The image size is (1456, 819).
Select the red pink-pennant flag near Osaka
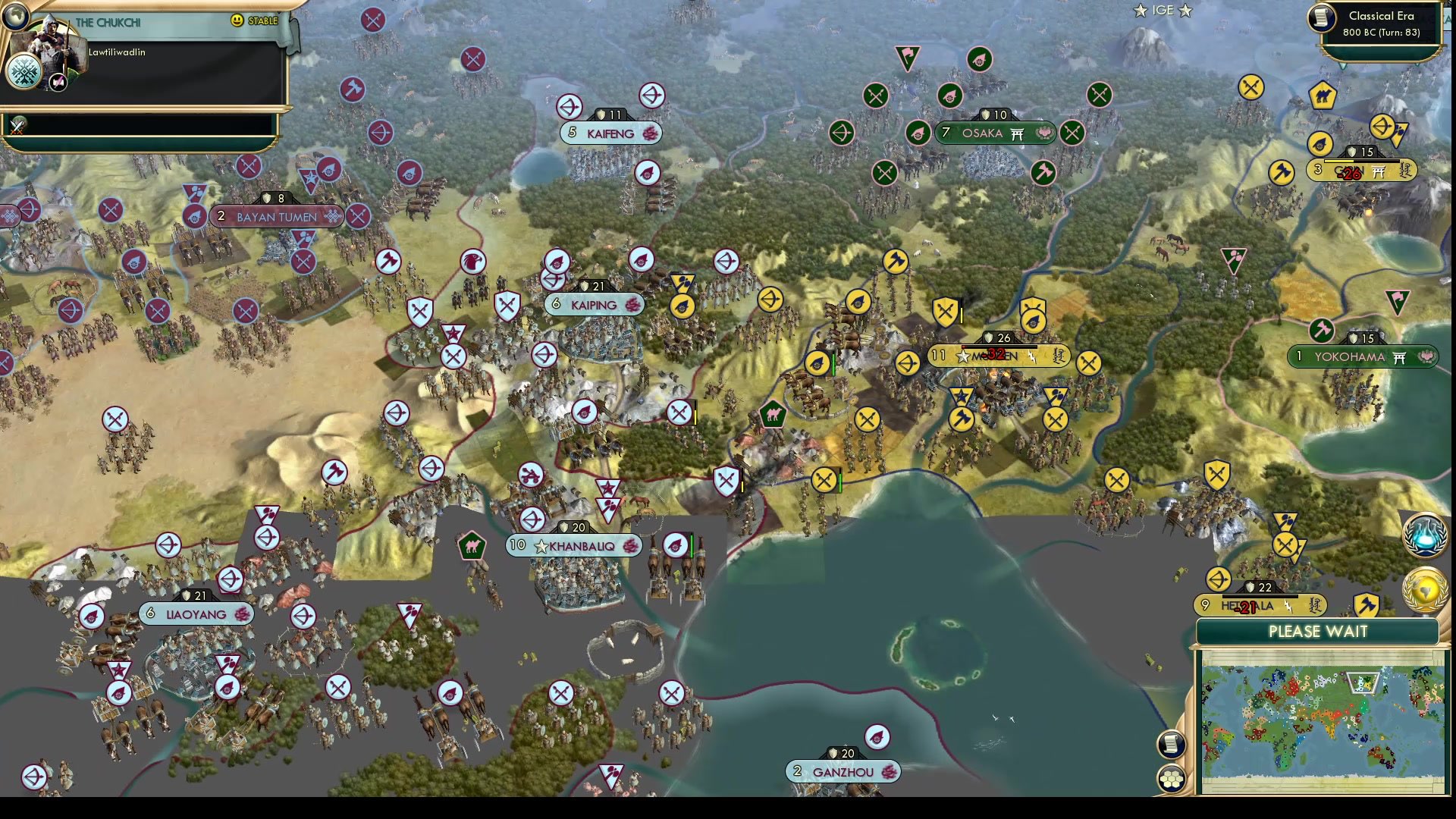907,55
